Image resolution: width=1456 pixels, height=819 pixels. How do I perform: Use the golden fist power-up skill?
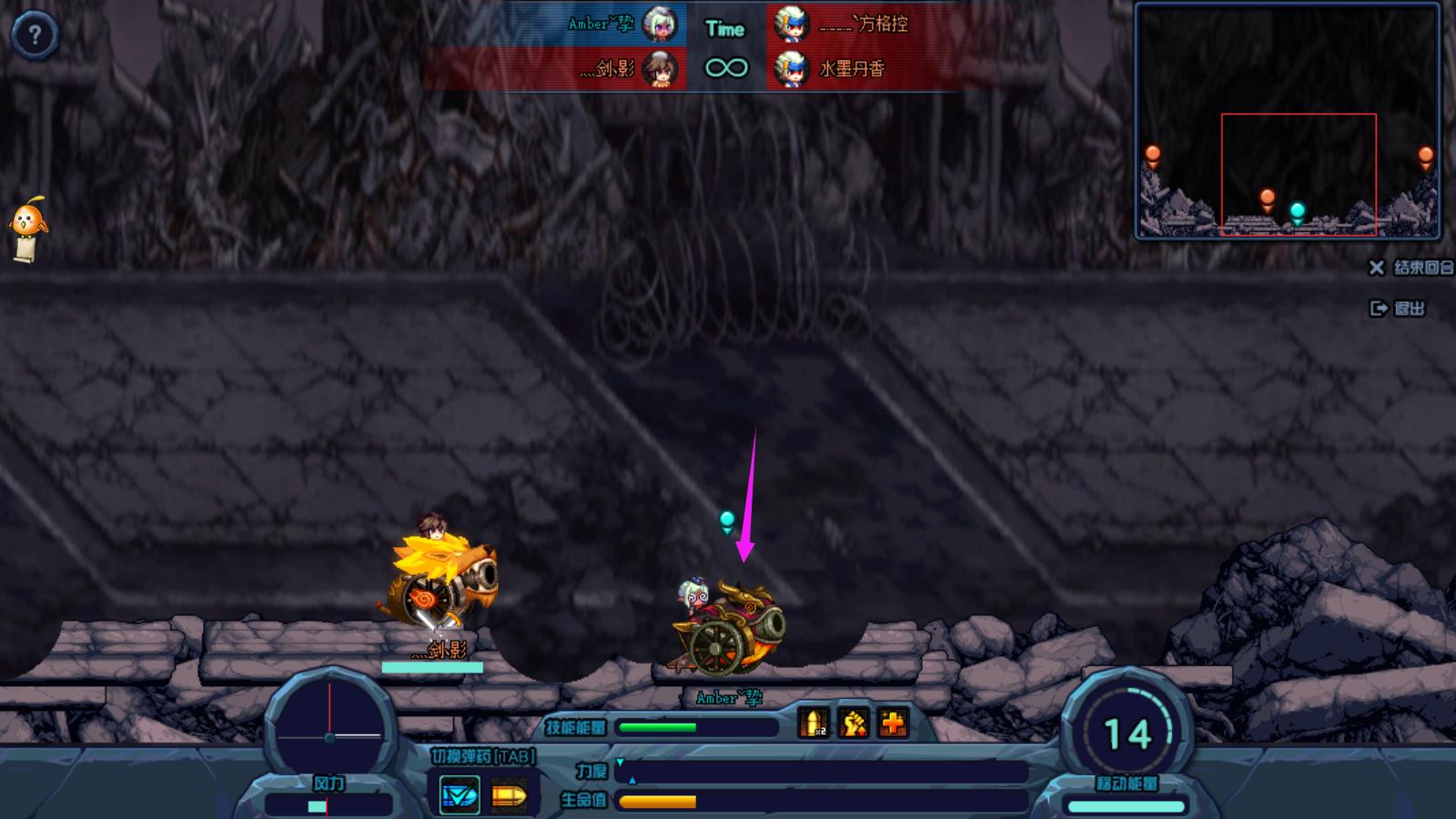click(x=854, y=723)
